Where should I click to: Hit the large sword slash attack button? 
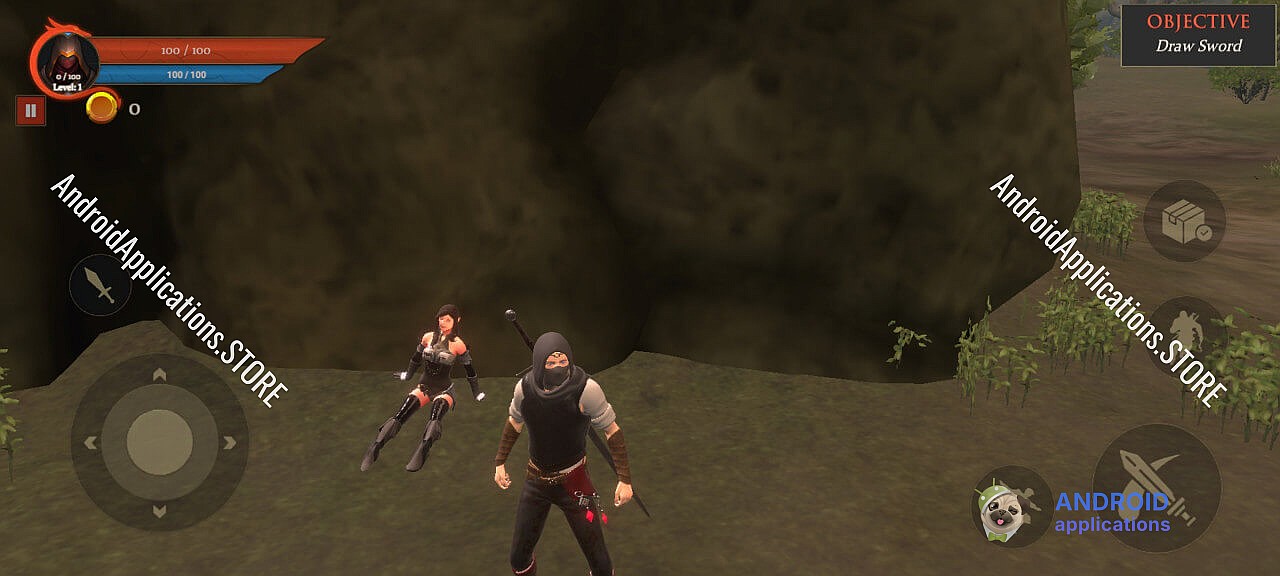point(1156,487)
